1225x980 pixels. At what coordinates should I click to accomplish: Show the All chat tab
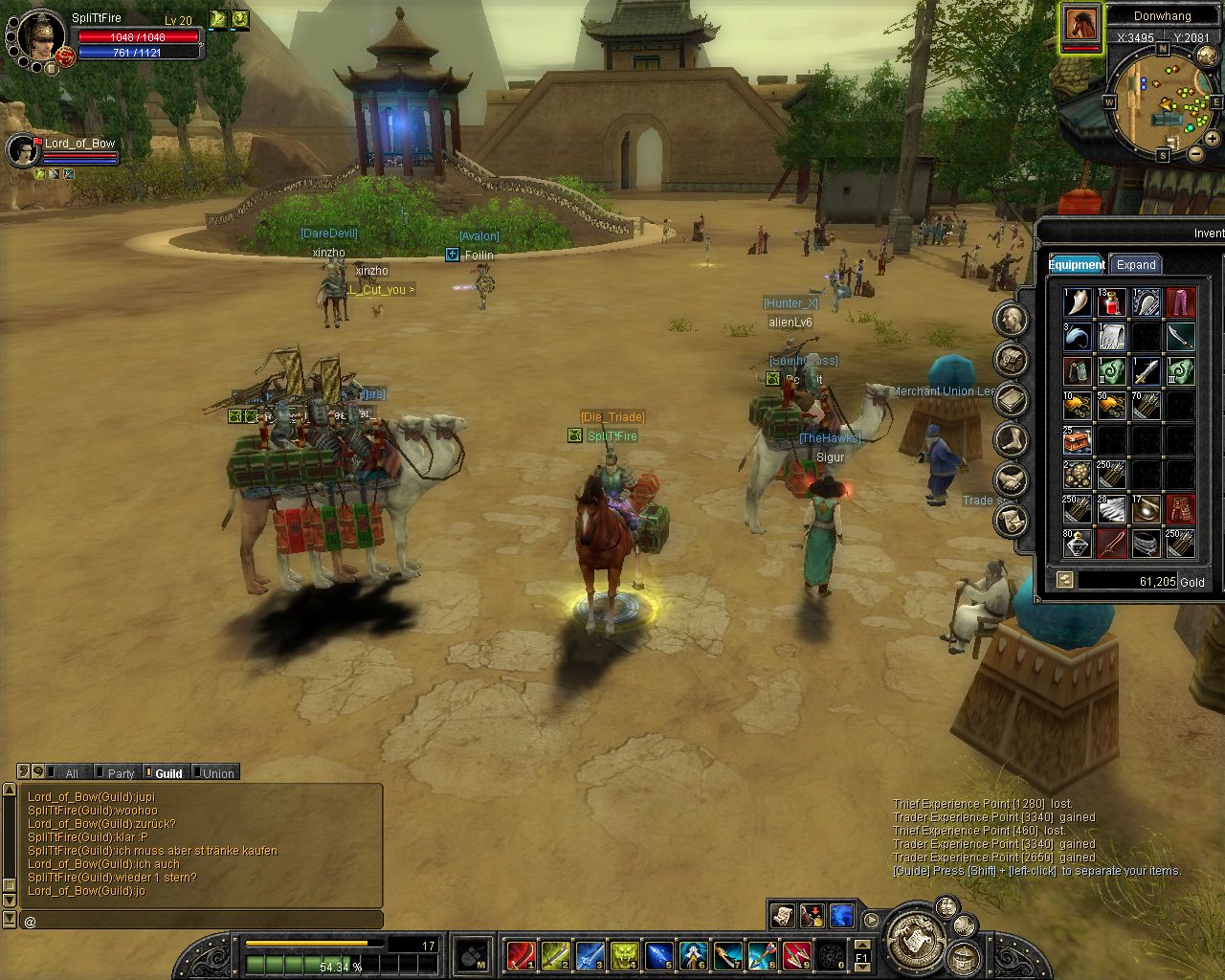[70, 773]
